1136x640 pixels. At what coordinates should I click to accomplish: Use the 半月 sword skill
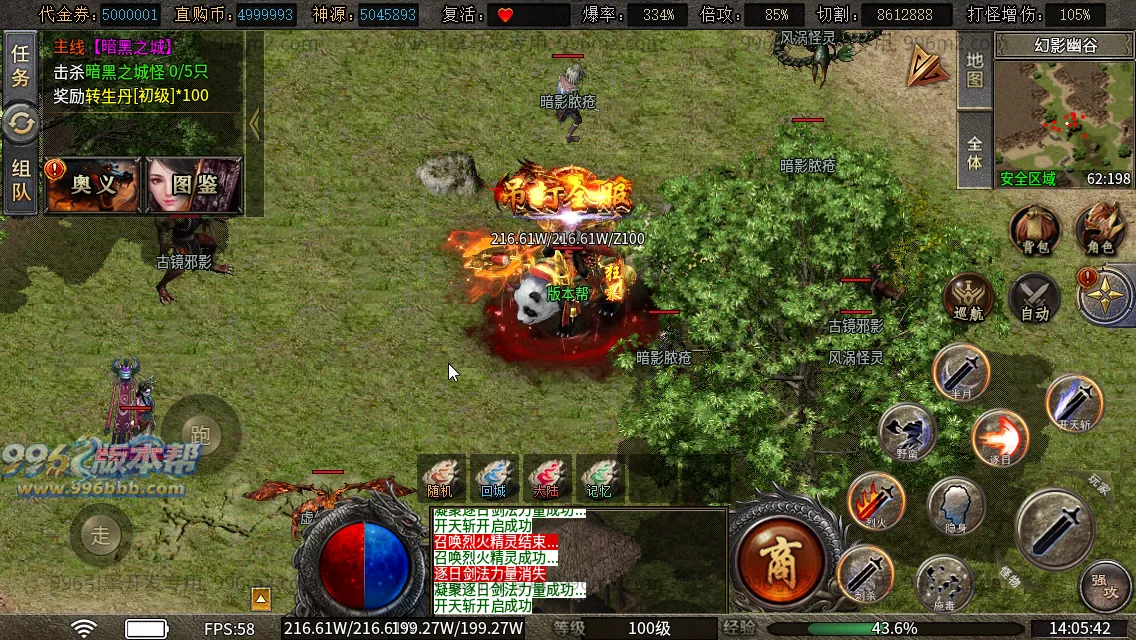961,371
